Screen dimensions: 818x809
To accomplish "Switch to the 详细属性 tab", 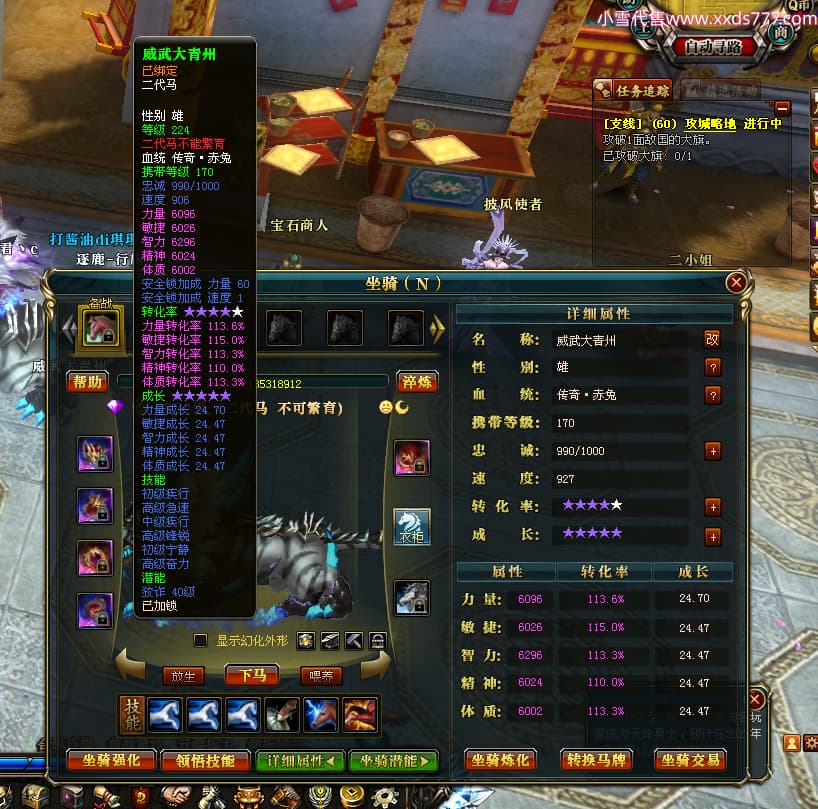I will click(300, 760).
